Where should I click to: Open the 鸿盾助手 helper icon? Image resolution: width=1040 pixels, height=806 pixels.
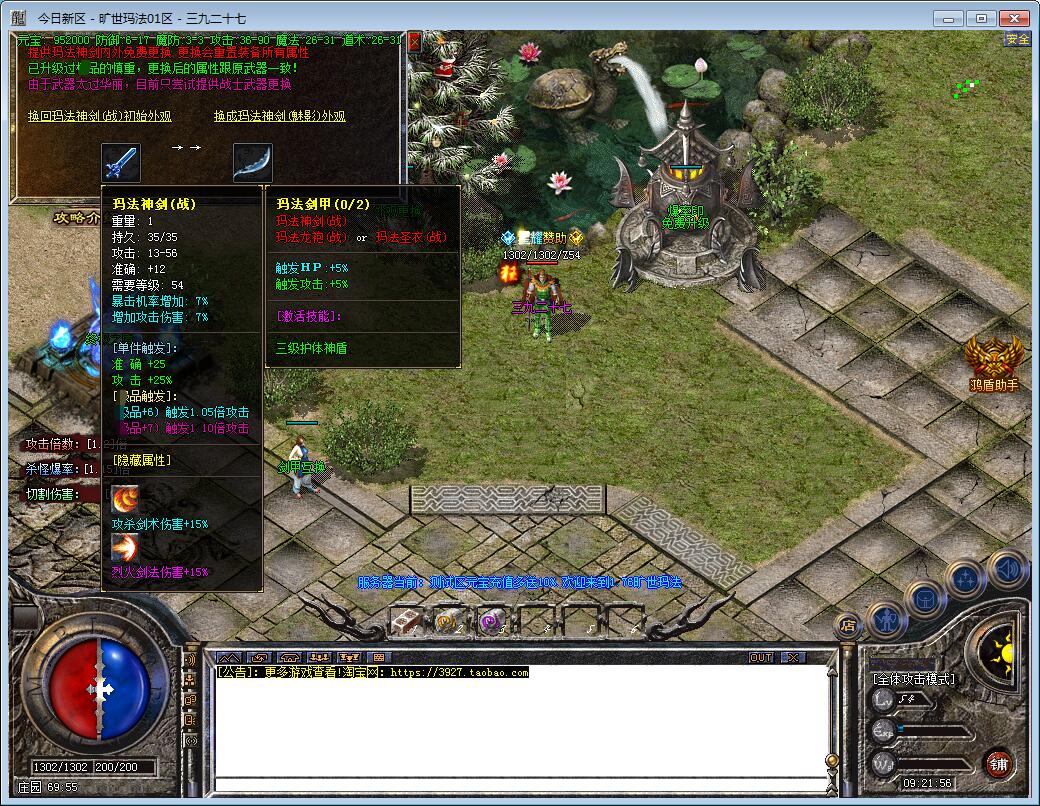click(x=994, y=360)
